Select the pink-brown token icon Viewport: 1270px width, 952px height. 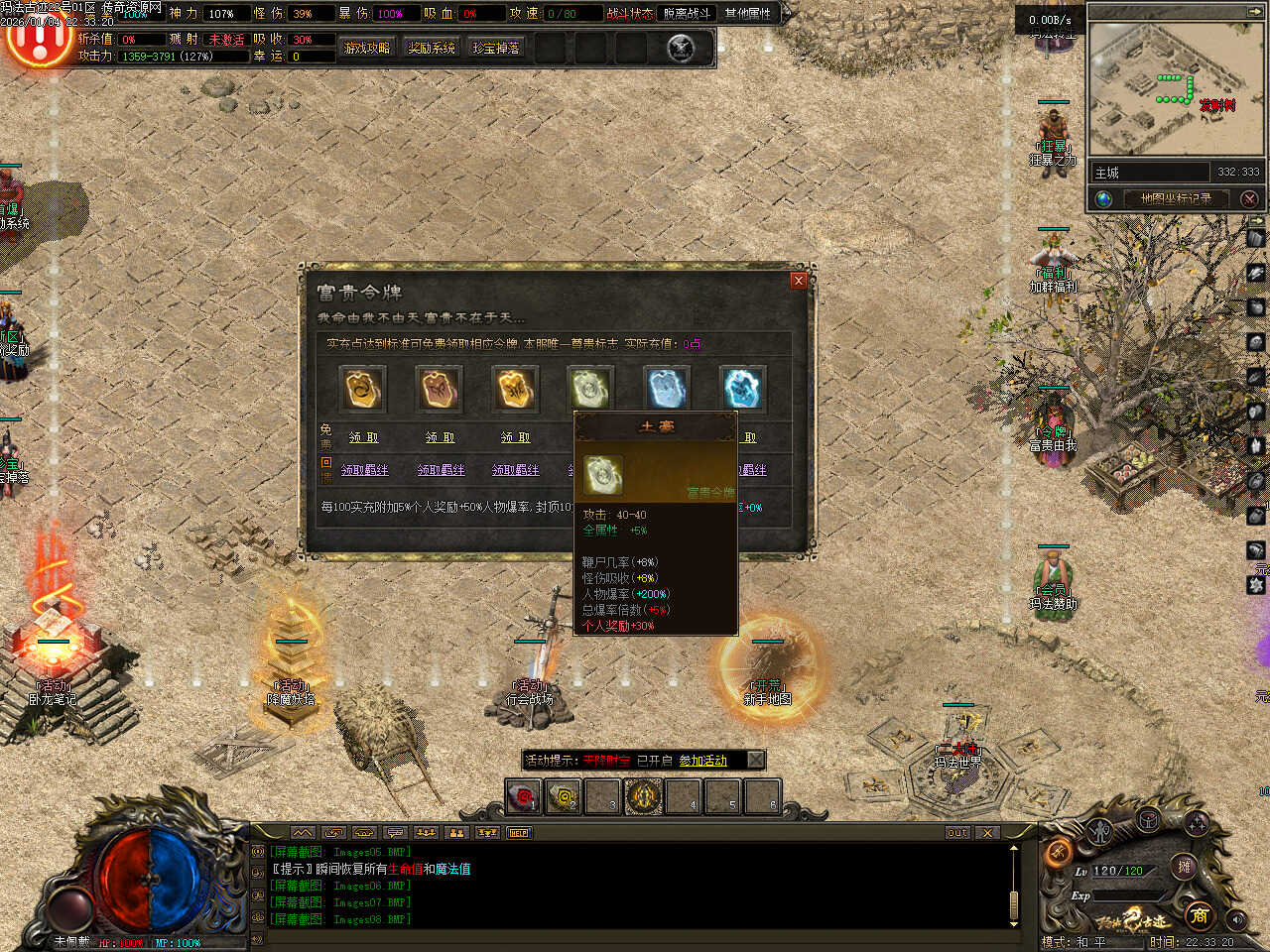pos(439,389)
